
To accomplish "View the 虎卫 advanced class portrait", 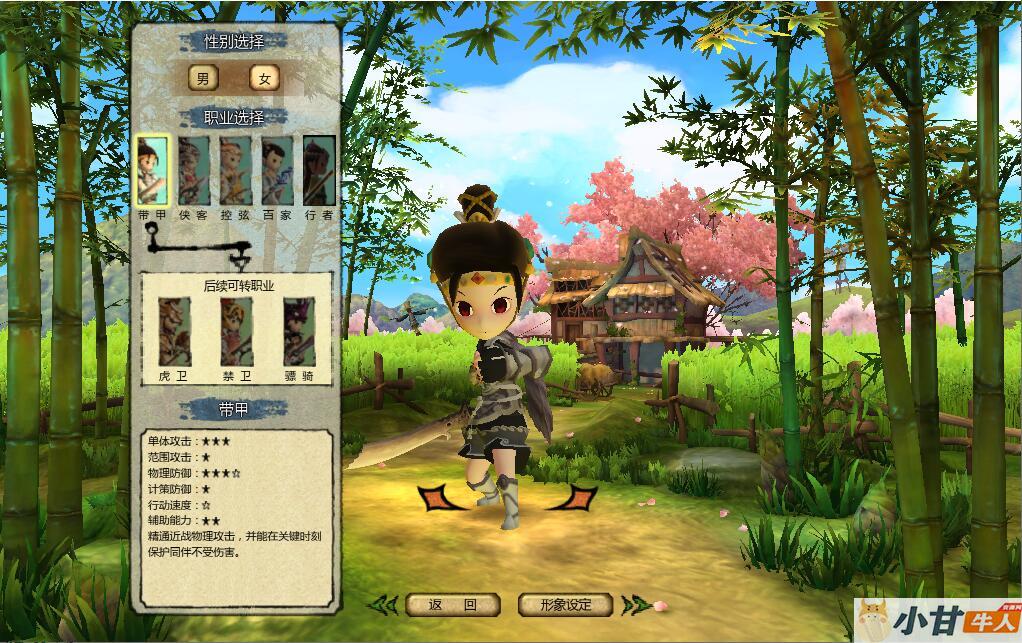I will coord(174,333).
